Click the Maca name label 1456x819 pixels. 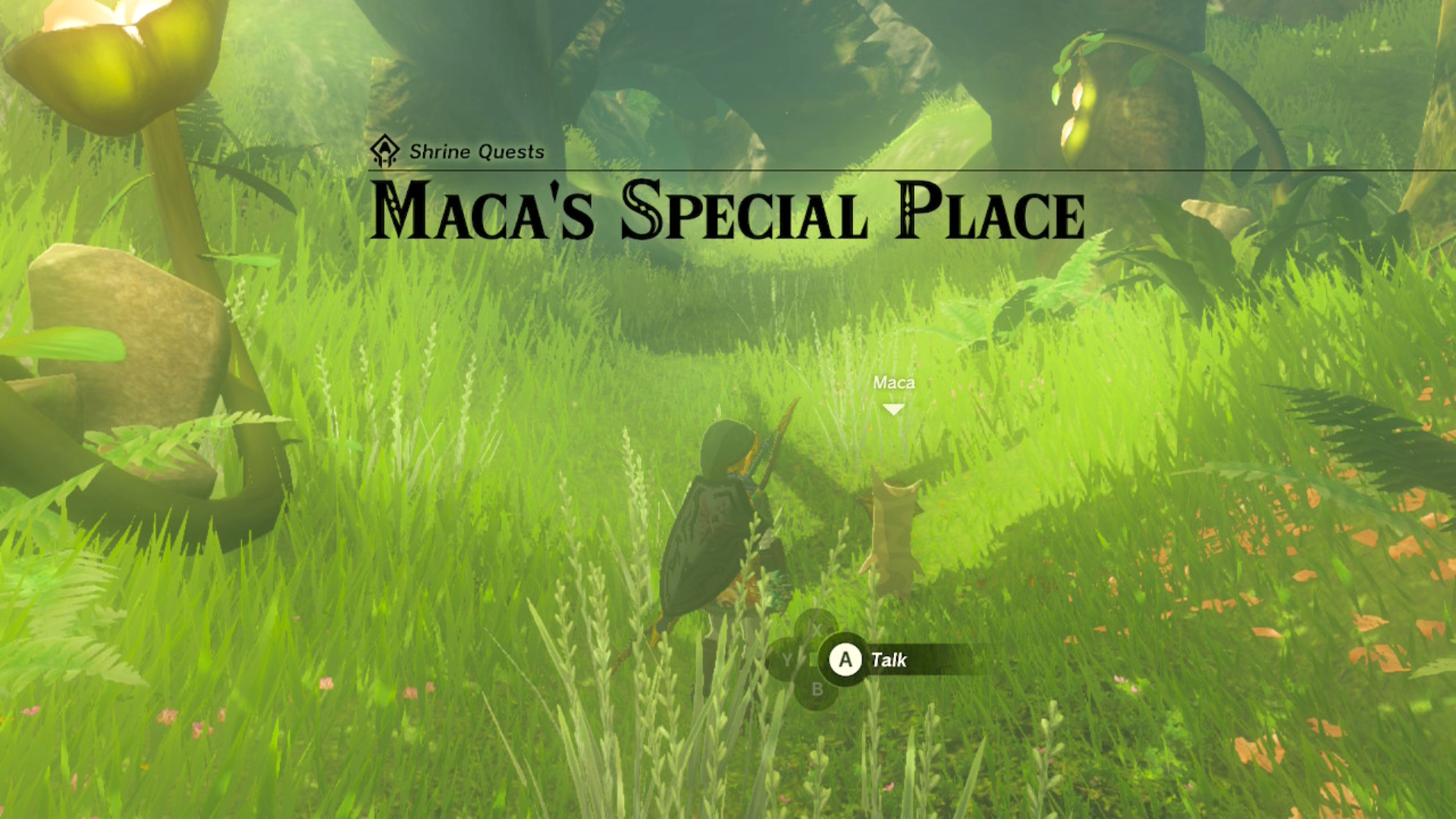click(x=893, y=383)
